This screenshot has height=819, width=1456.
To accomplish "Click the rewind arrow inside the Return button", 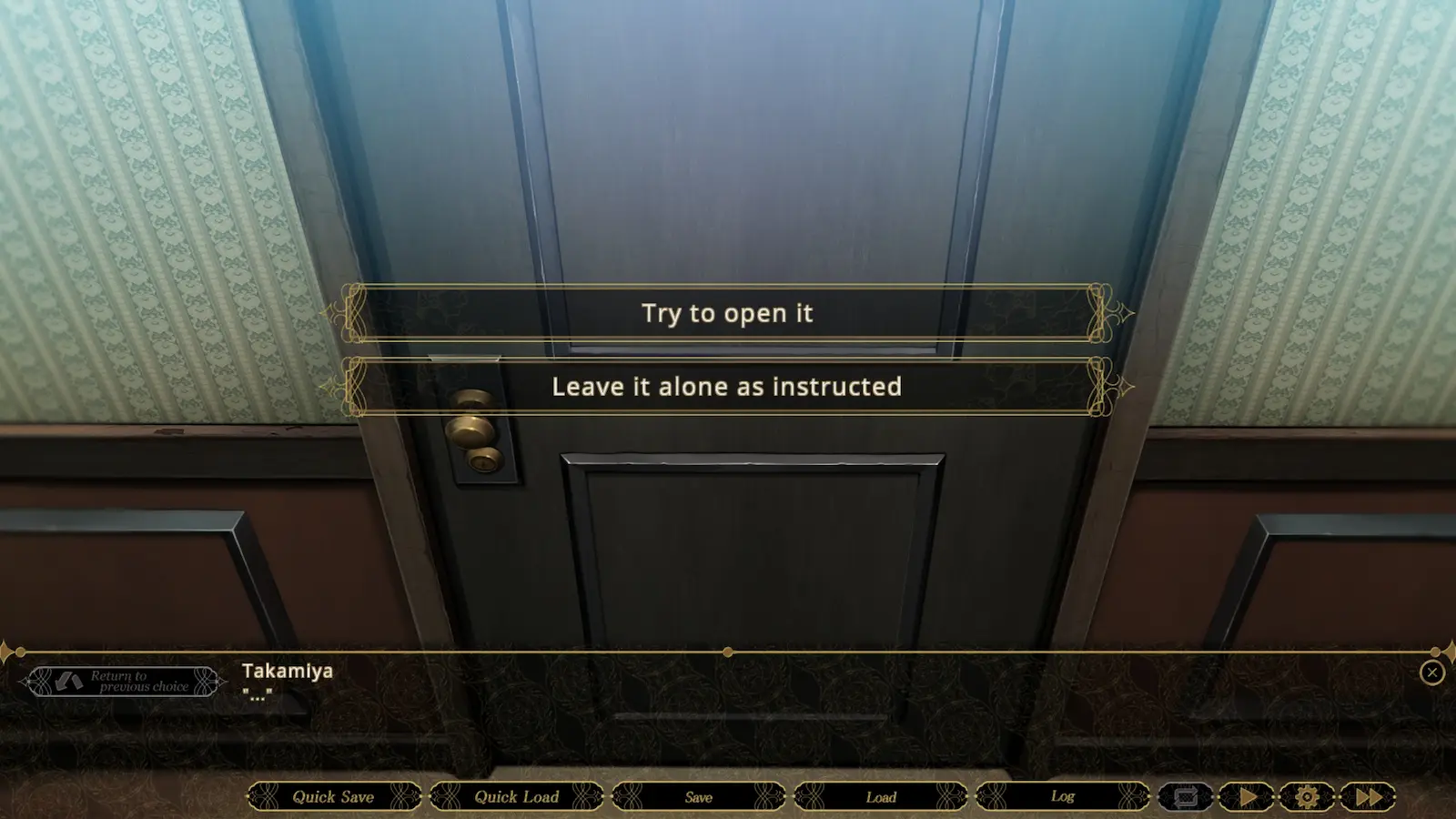I will pos(69,681).
